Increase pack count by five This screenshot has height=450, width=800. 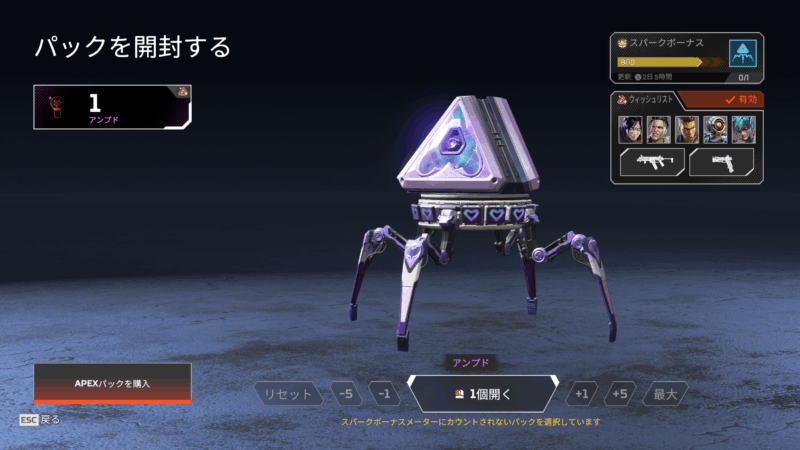point(621,394)
